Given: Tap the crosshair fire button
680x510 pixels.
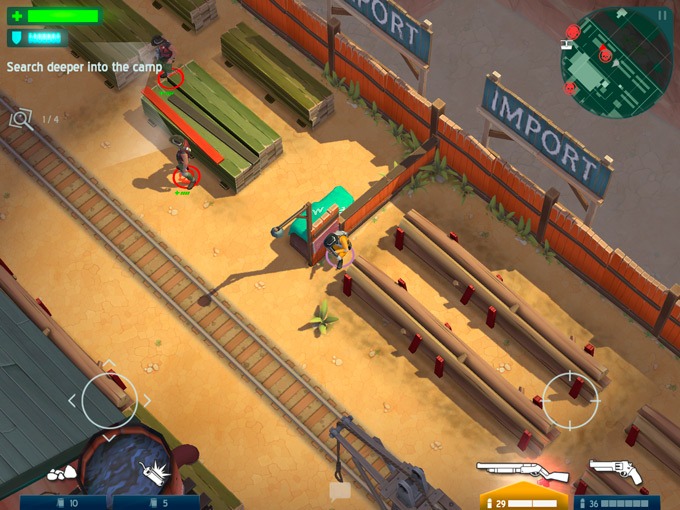Looking at the screenshot, I should click(x=570, y=399).
